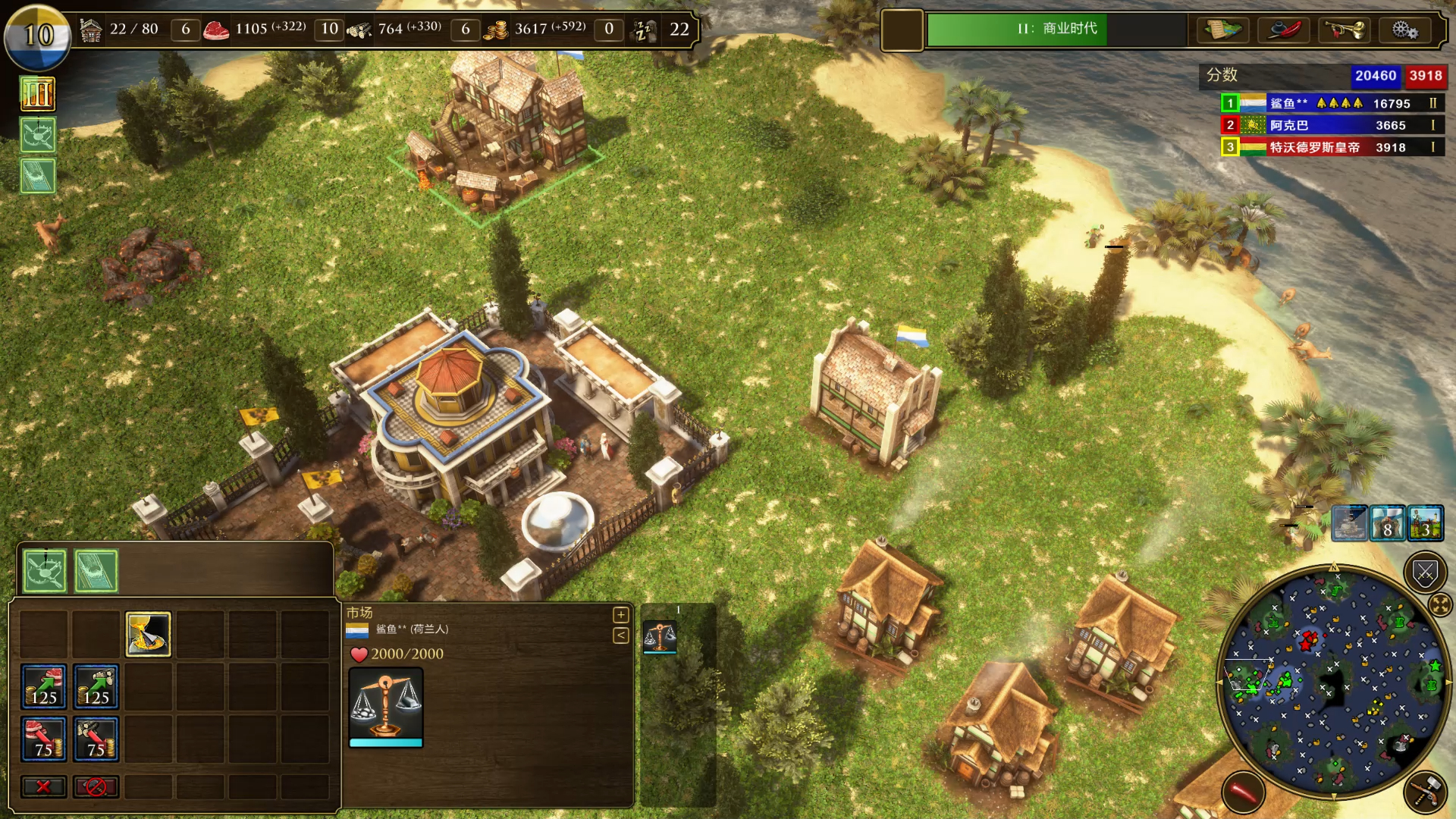Click the red prohibited hammer button
The width and height of the screenshot is (1456, 819).
pyautogui.click(x=96, y=786)
